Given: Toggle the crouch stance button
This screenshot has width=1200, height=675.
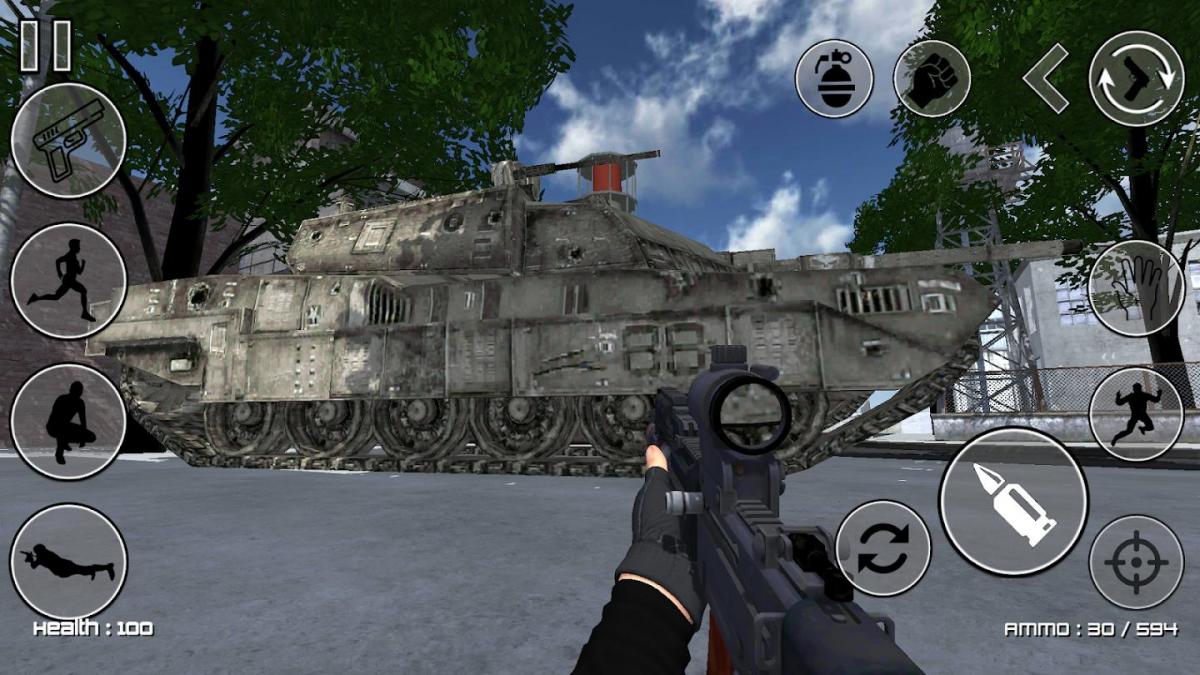Looking at the screenshot, I should pyautogui.click(x=68, y=421).
